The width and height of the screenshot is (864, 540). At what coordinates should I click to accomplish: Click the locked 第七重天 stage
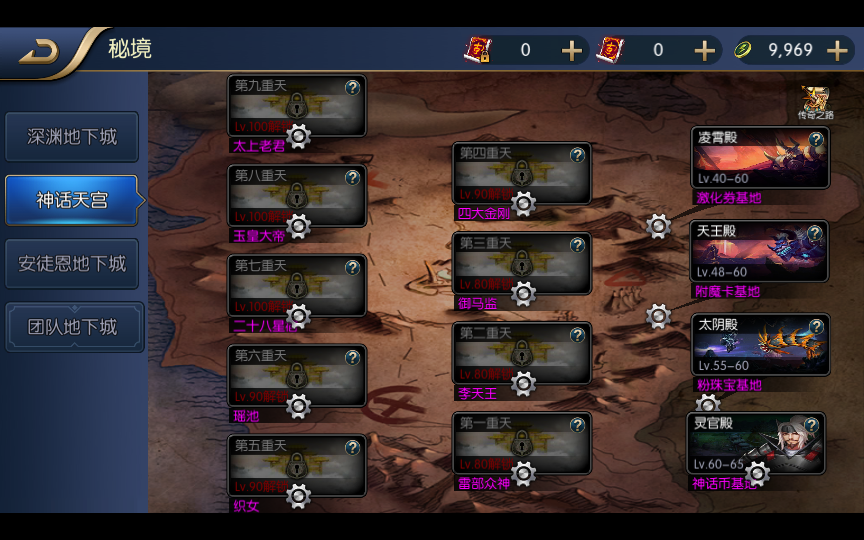click(x=296, y=285)
